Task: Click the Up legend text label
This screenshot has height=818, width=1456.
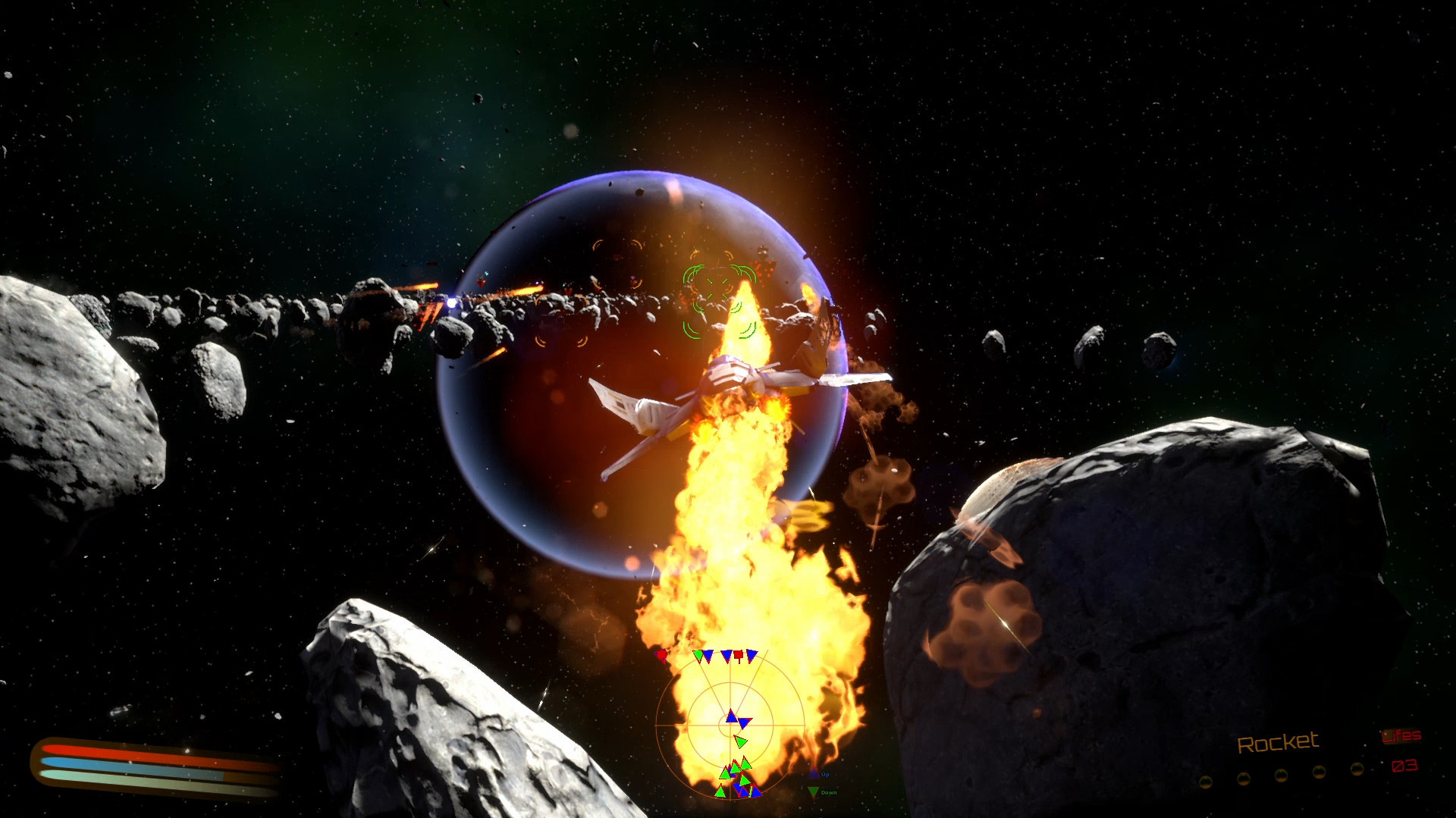Action: (x=826, y=773)
